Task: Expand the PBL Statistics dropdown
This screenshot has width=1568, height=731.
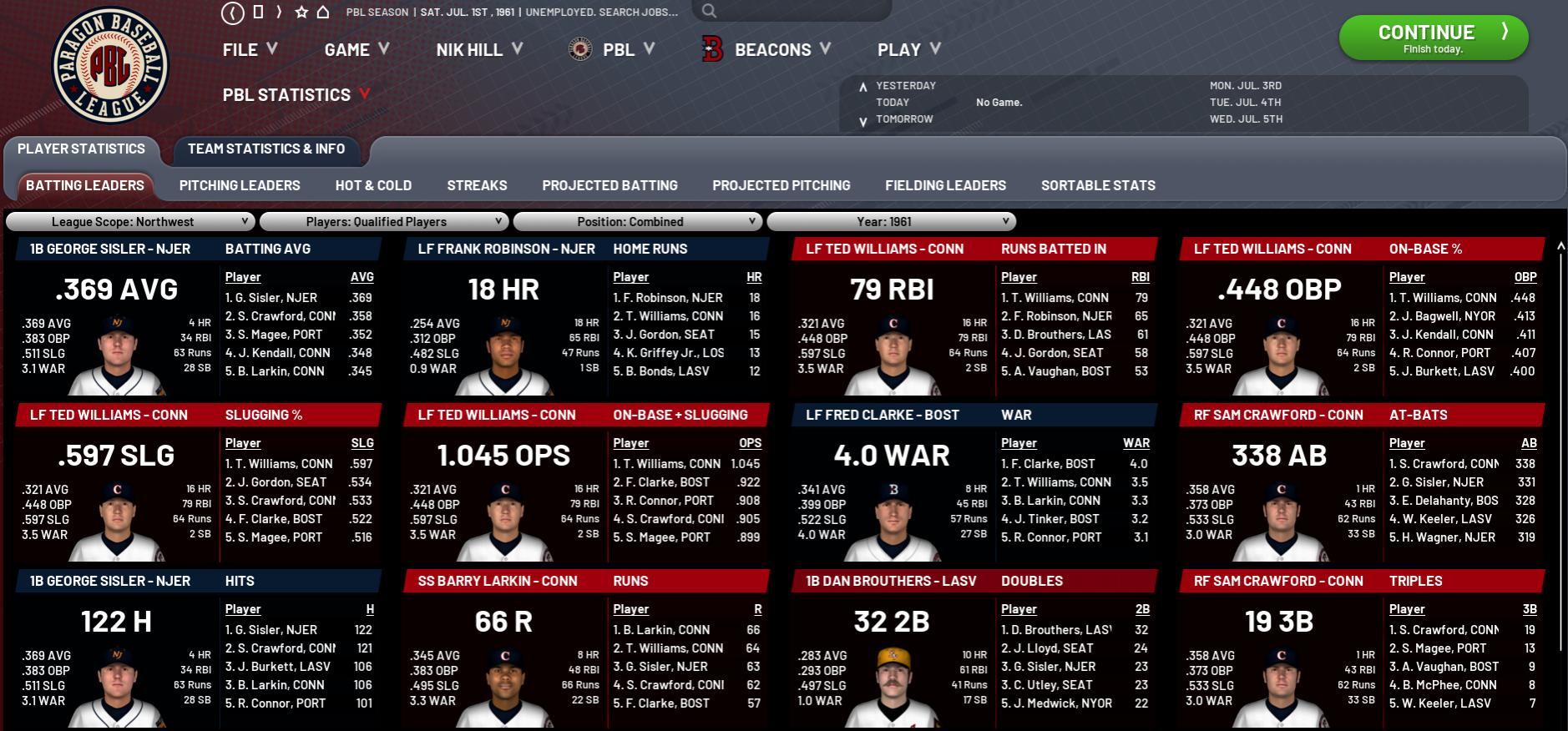Action: pyautogui.click(x=296, y=95)
